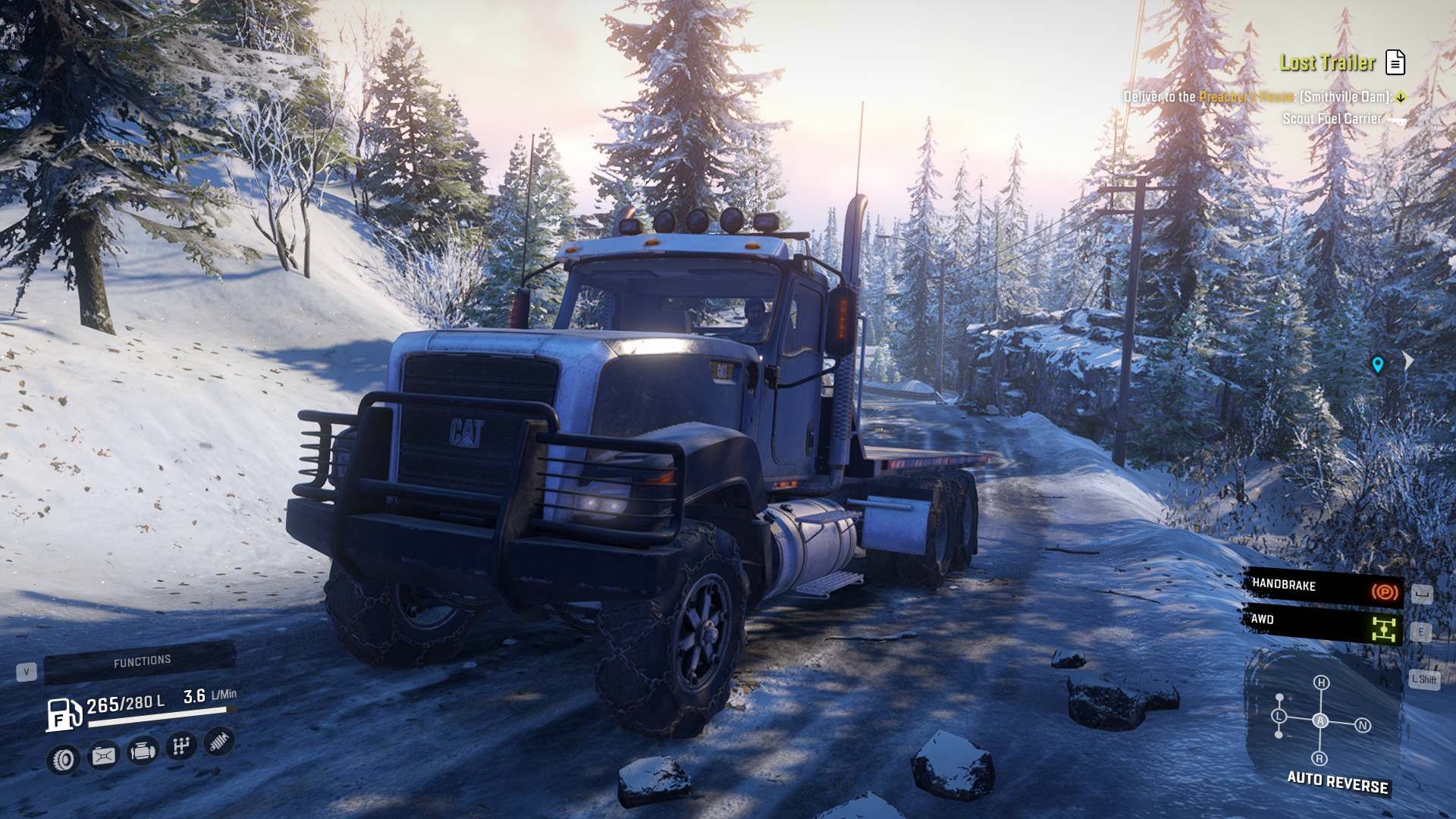Image resolution: width=1456 pixels, height=819 pixels.
Task: Open the Functions panel
Action: pyautogui.click(x=140, y=662)
